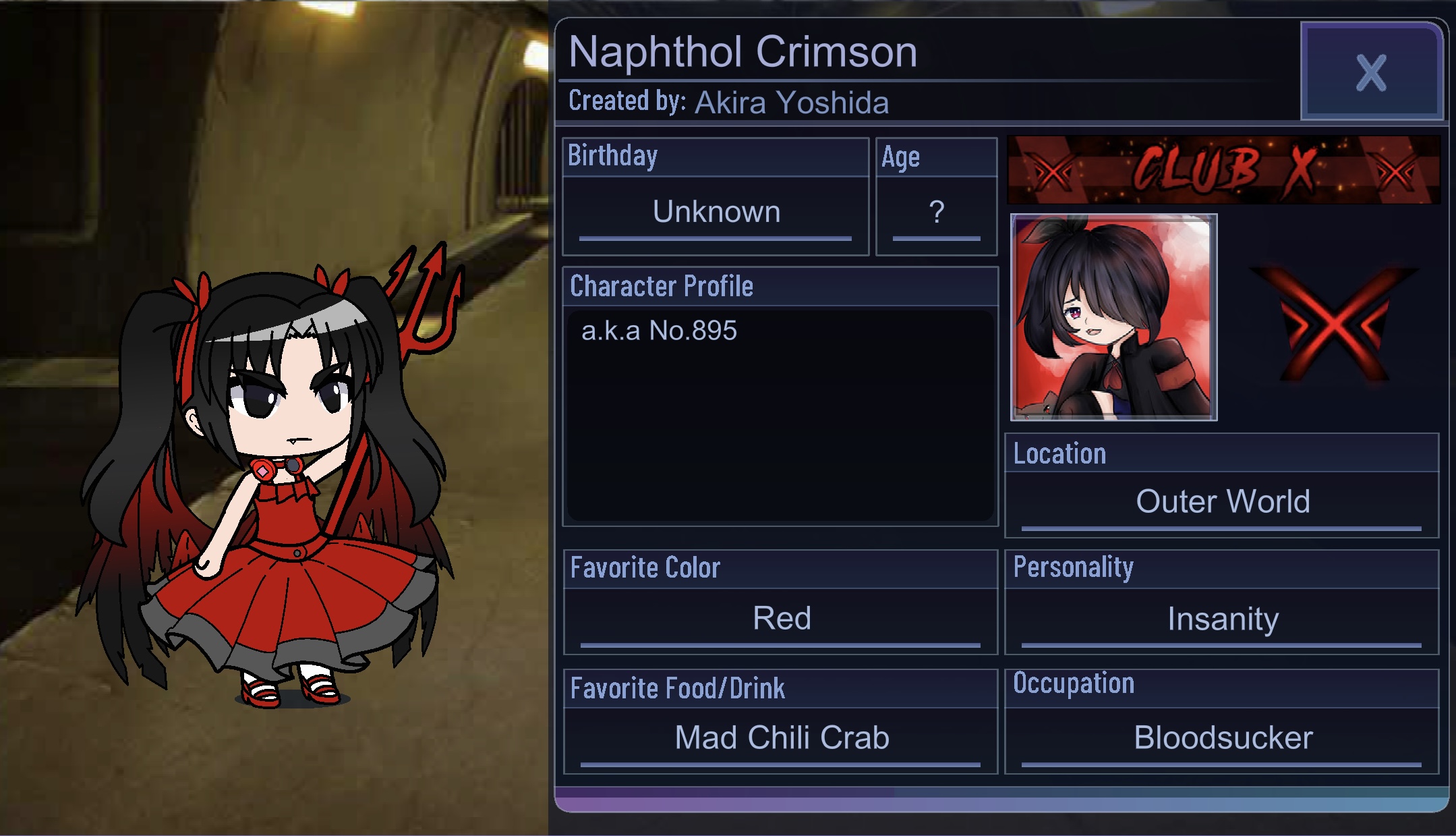
Task: Select the Birthday field showing Unknown
Action: 716,213
